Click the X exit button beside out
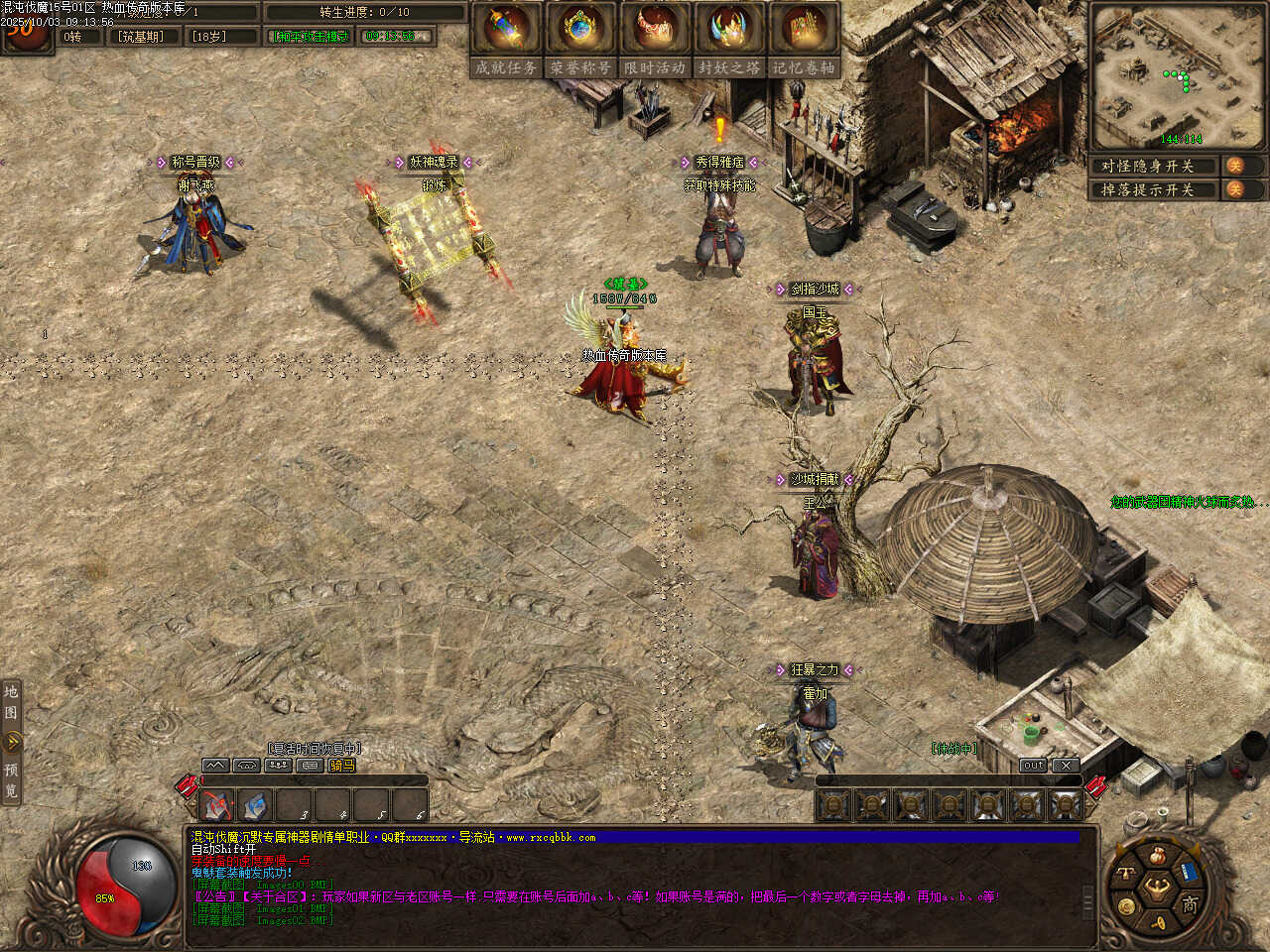Viewport: 1270px width, 952px height. 1065,766
